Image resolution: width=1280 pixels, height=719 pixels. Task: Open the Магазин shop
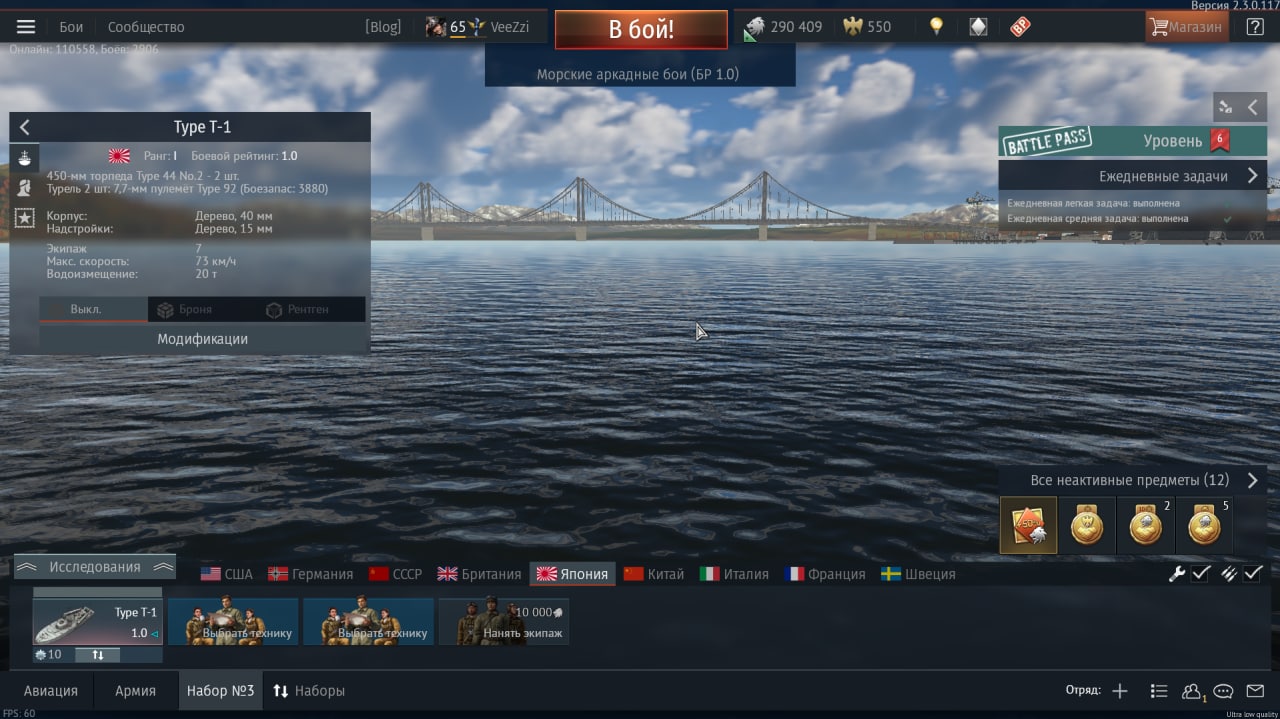tap(1186, 27)
